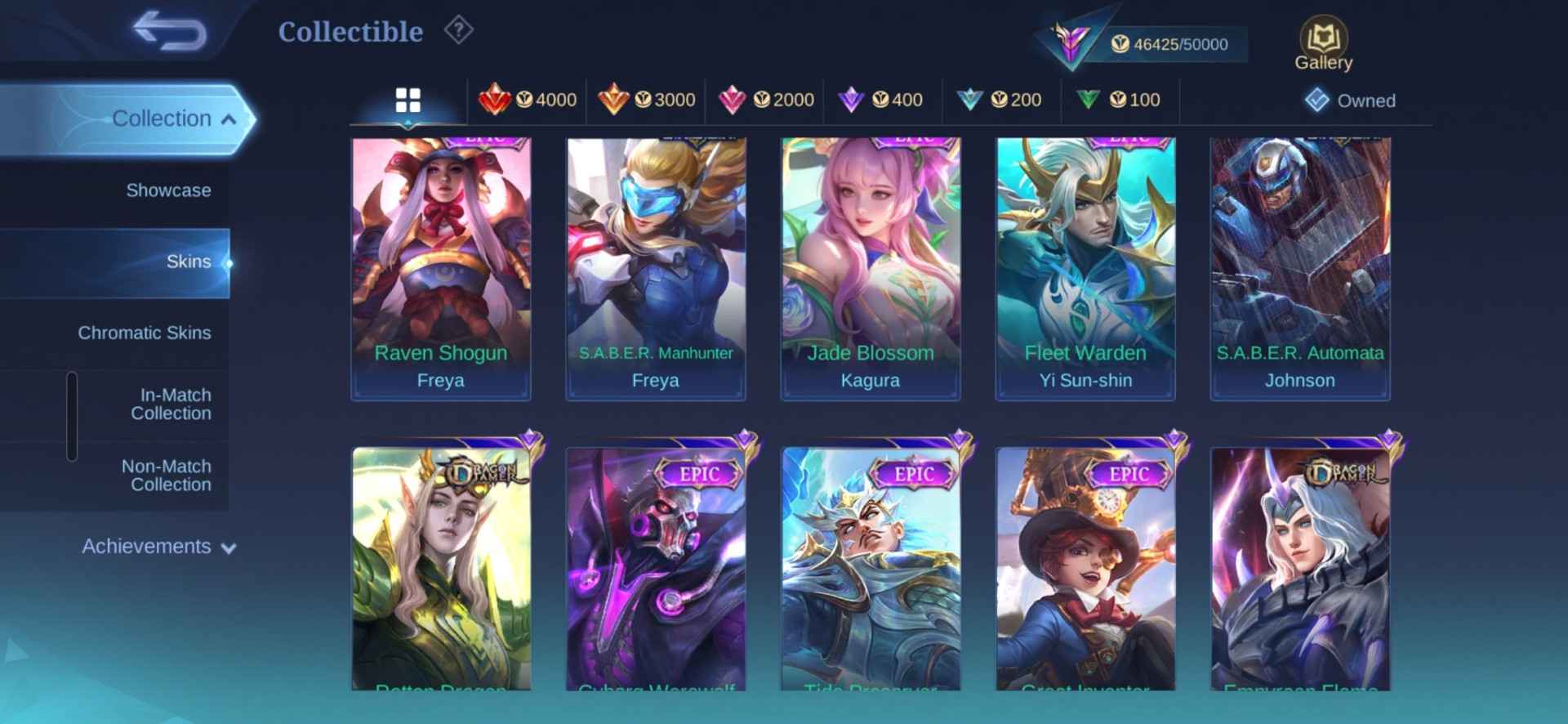Enable the blue 200-ticket filter

tap(1000, 100)
